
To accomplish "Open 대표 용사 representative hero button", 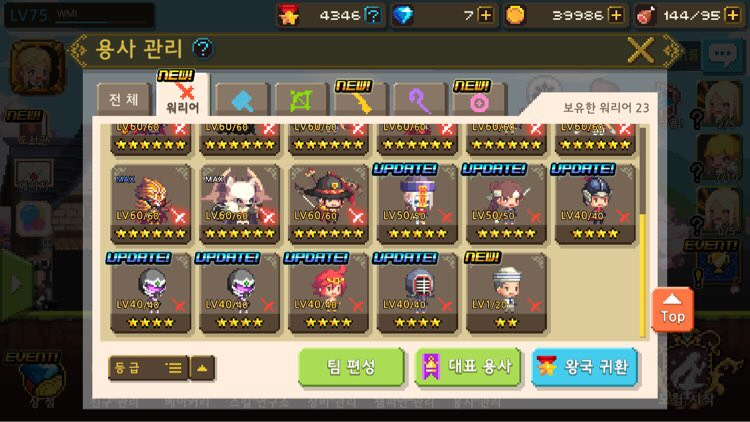I will [468, 367].
